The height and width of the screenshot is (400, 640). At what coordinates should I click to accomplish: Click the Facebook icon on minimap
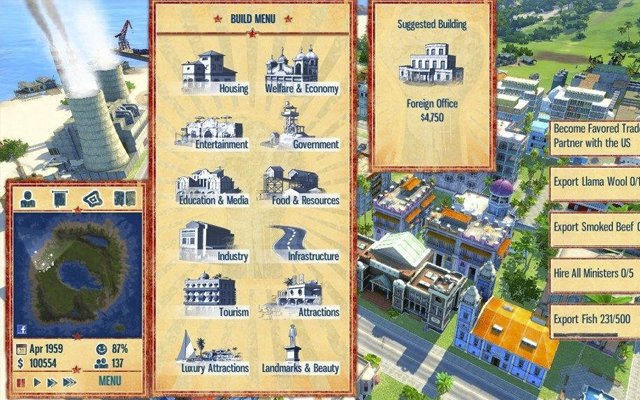pyautogui.click(x=23, y=329)
